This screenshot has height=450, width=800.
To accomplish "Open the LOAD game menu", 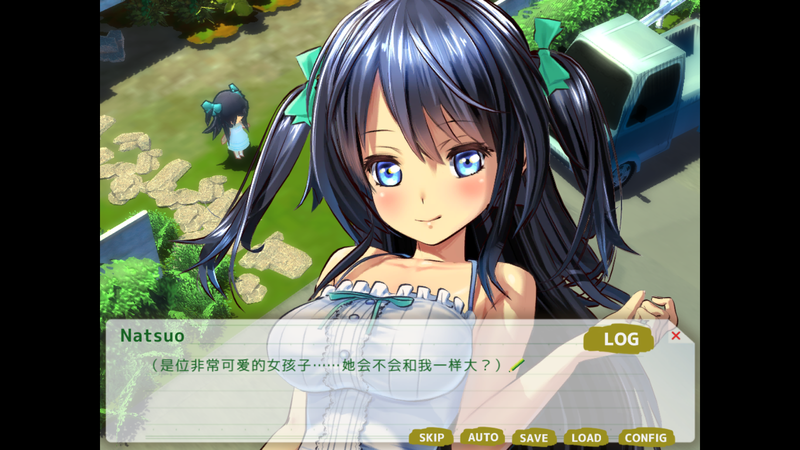I will (x=586, y=438).
